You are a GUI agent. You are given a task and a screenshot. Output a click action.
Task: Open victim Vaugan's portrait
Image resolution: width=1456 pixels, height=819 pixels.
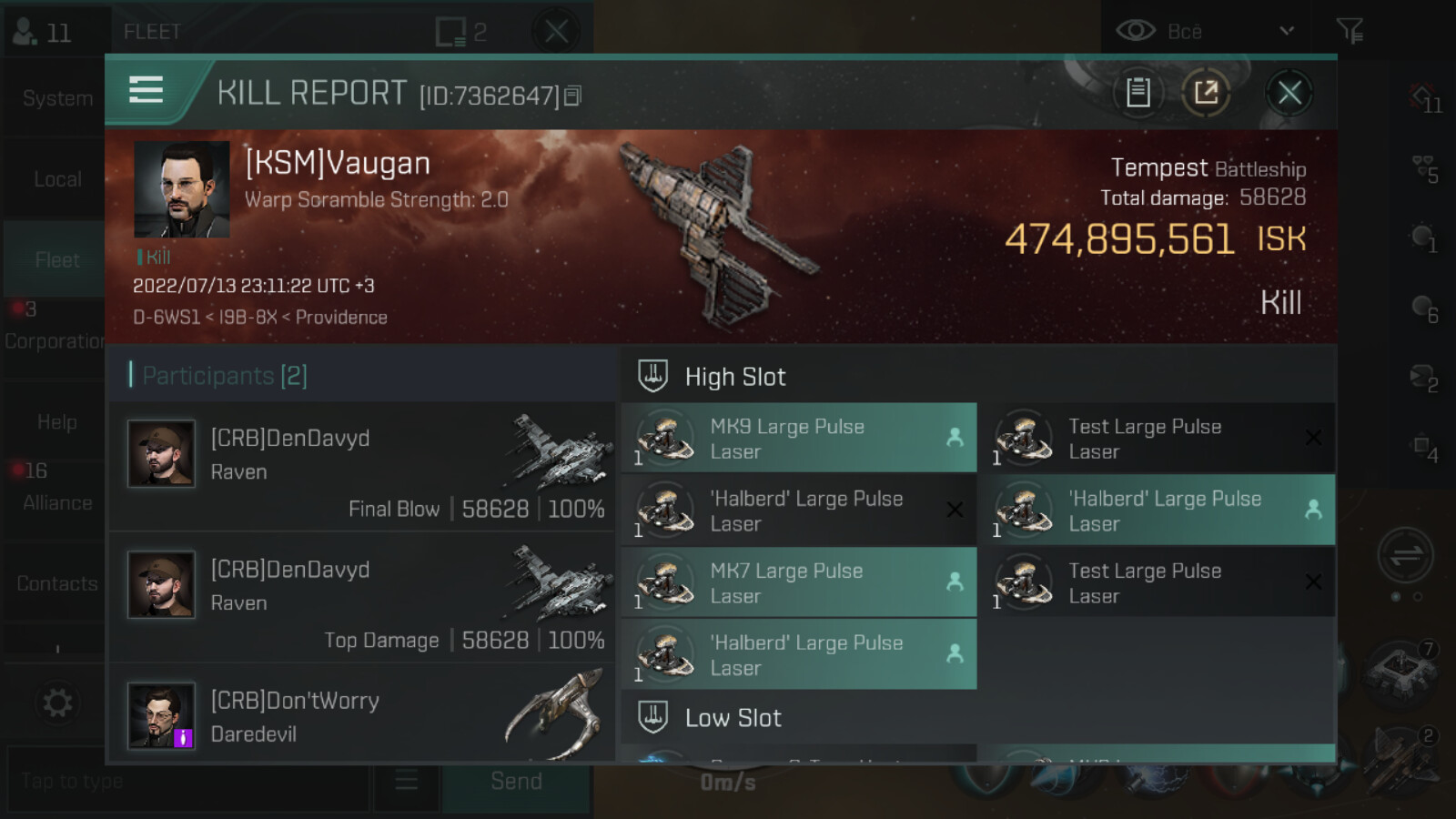point(181,189)
